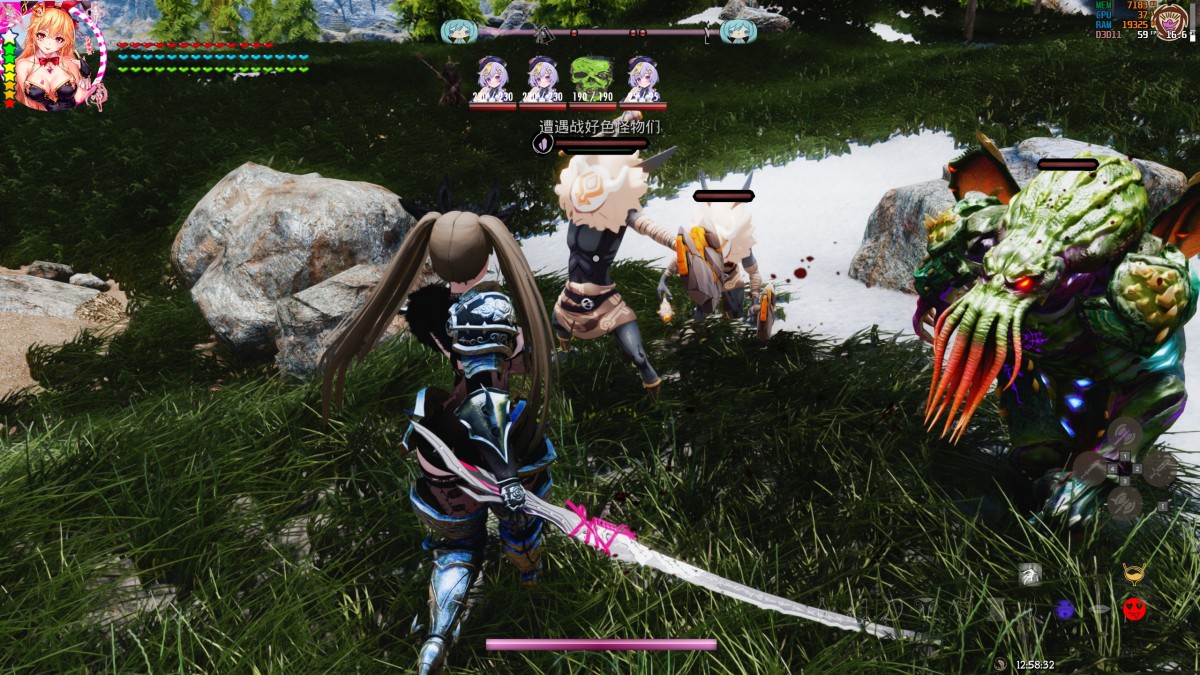Click the blonde bunny-girl player portrait
1200x675 pixels.
pos(52,57)
